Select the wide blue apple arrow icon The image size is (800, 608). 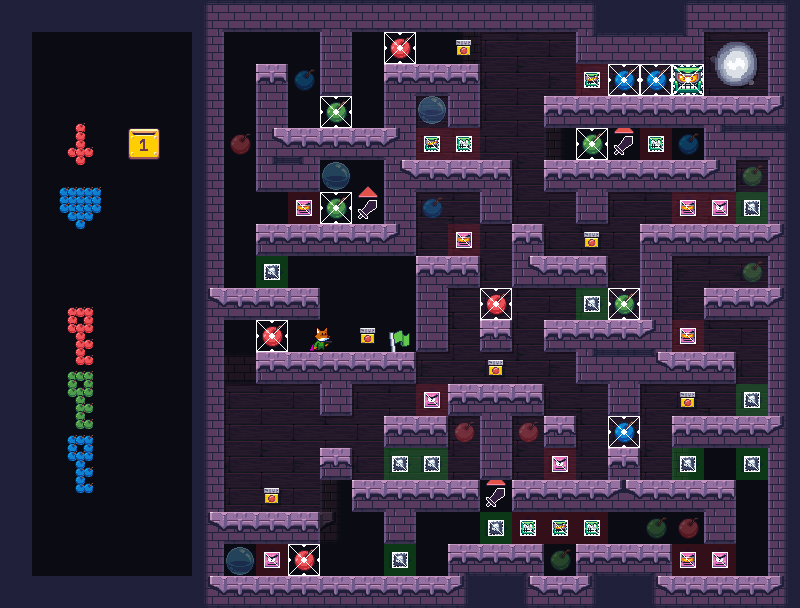(x=80, y=207)
